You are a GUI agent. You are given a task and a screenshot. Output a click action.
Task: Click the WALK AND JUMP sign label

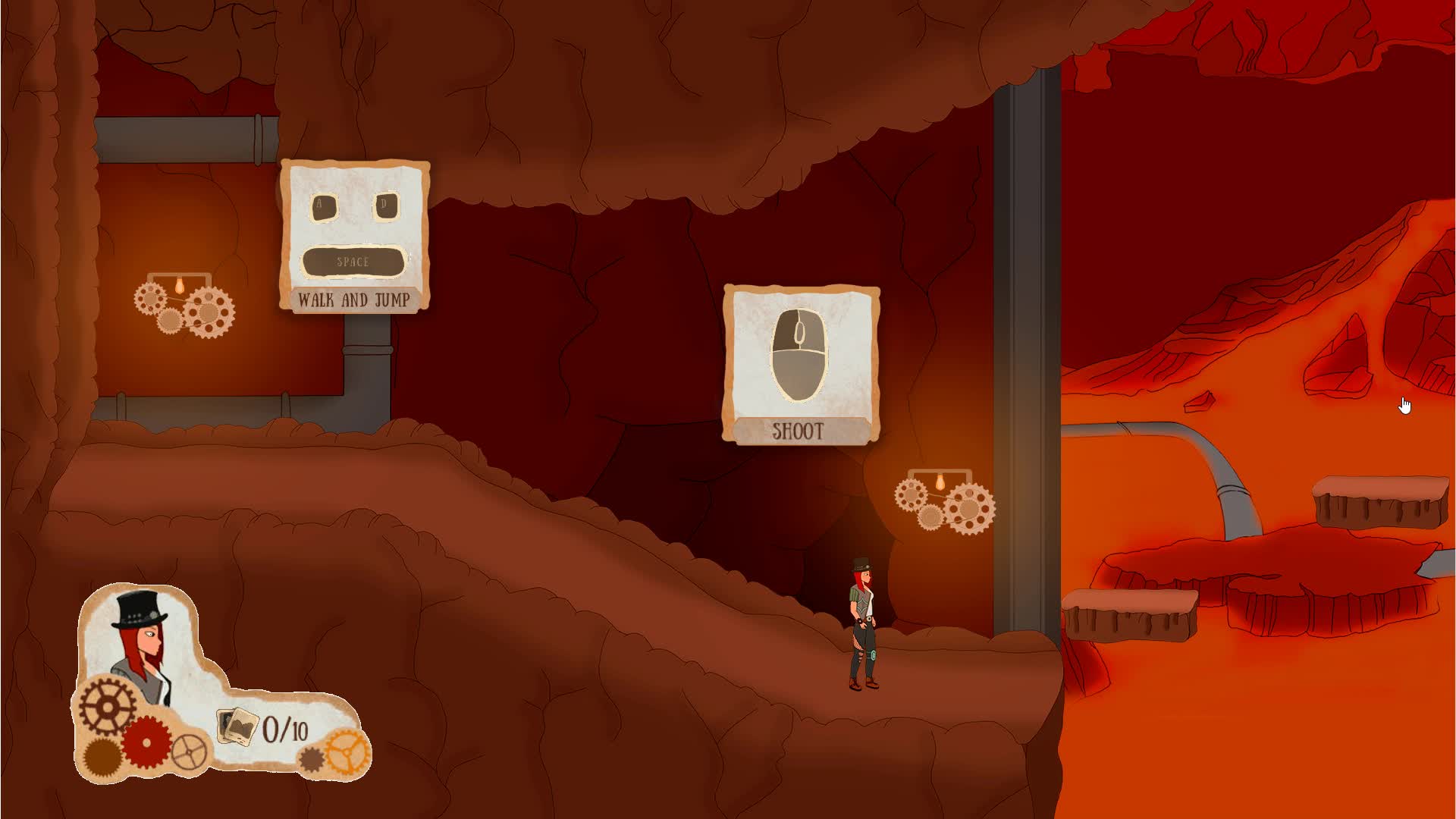(353, 300)
